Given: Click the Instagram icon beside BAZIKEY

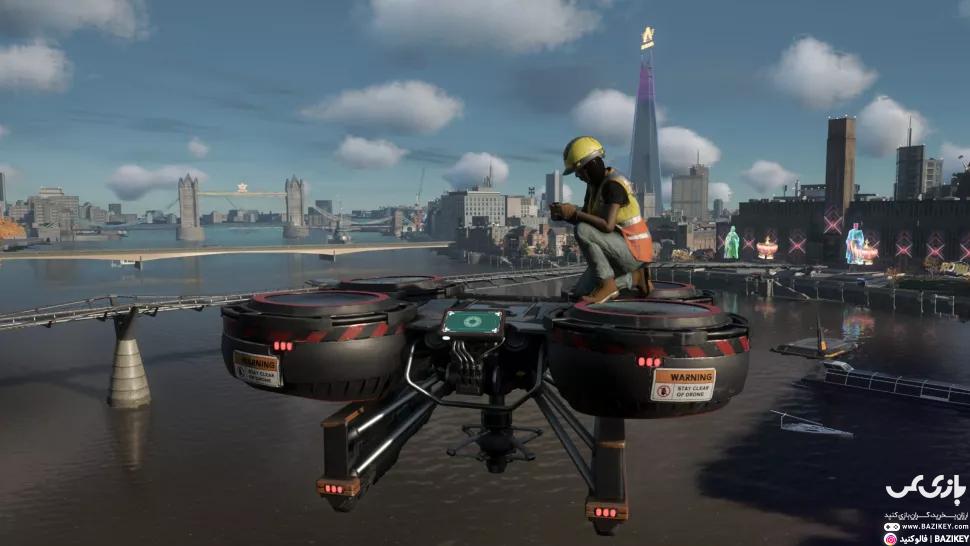Looking at the screenshot, I should coord(889,538).
